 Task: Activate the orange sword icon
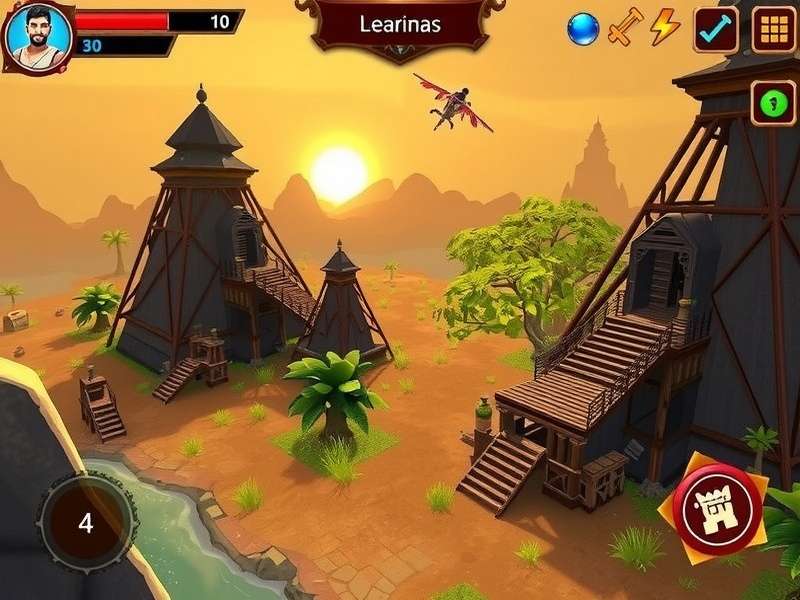tap(624, 27)
